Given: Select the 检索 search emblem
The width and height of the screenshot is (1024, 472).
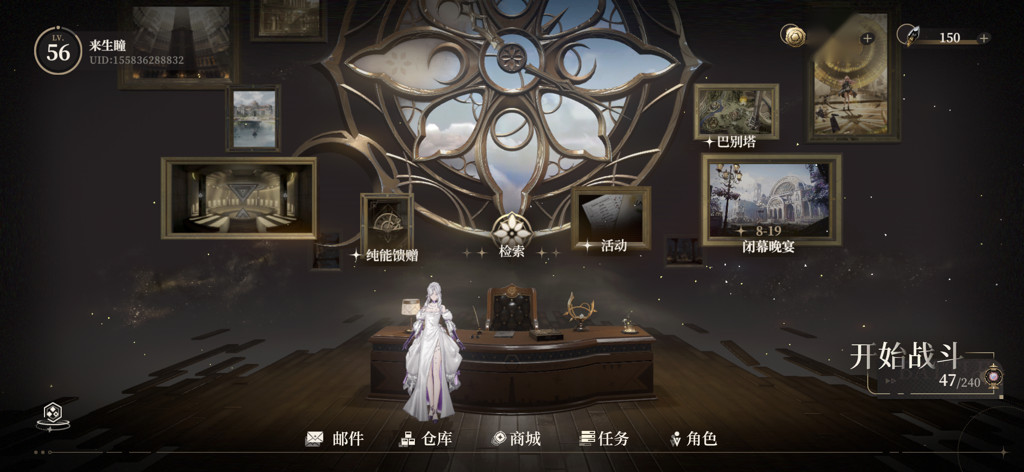Looking at the screenshot, I should (511, 230).
